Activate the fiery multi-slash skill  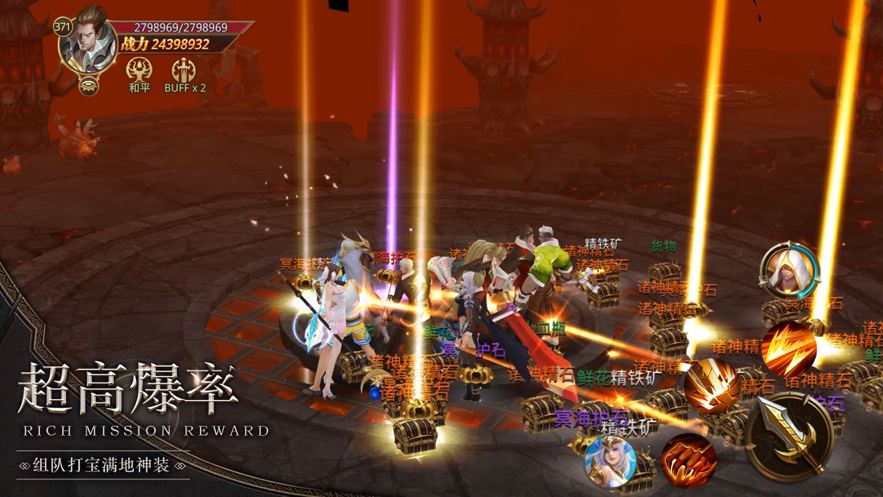[x=789, y=347]
